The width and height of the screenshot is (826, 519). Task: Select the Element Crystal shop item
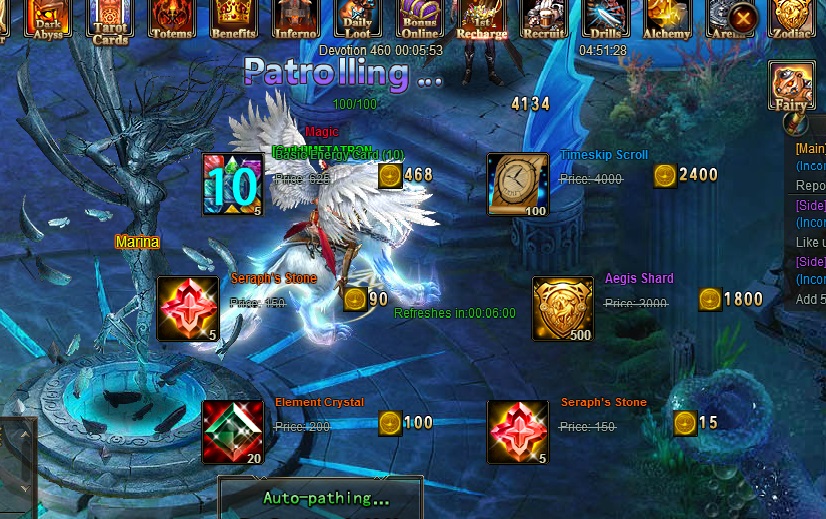point(232,432)
